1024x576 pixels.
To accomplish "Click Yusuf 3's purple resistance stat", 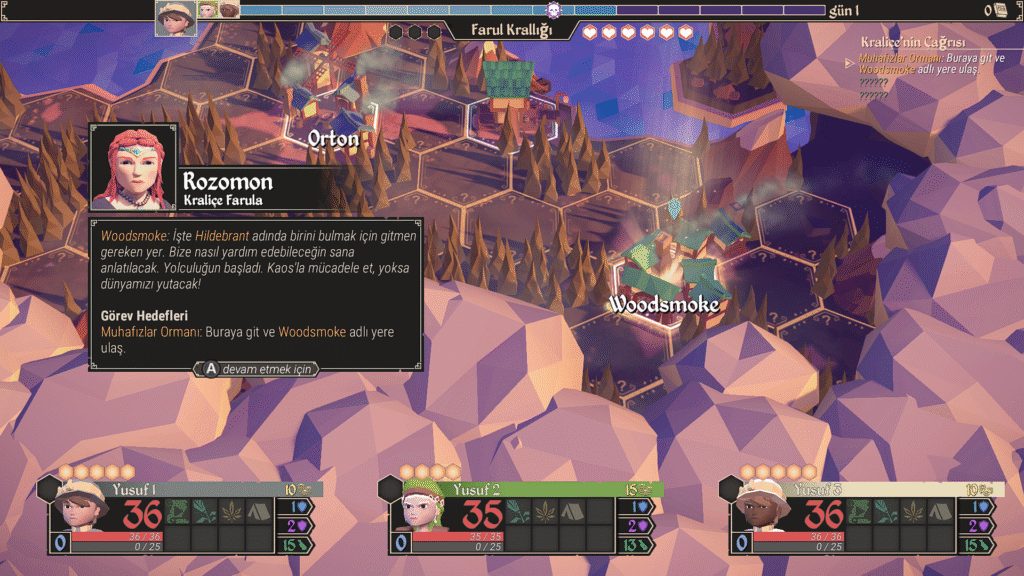I will point(981,525).
